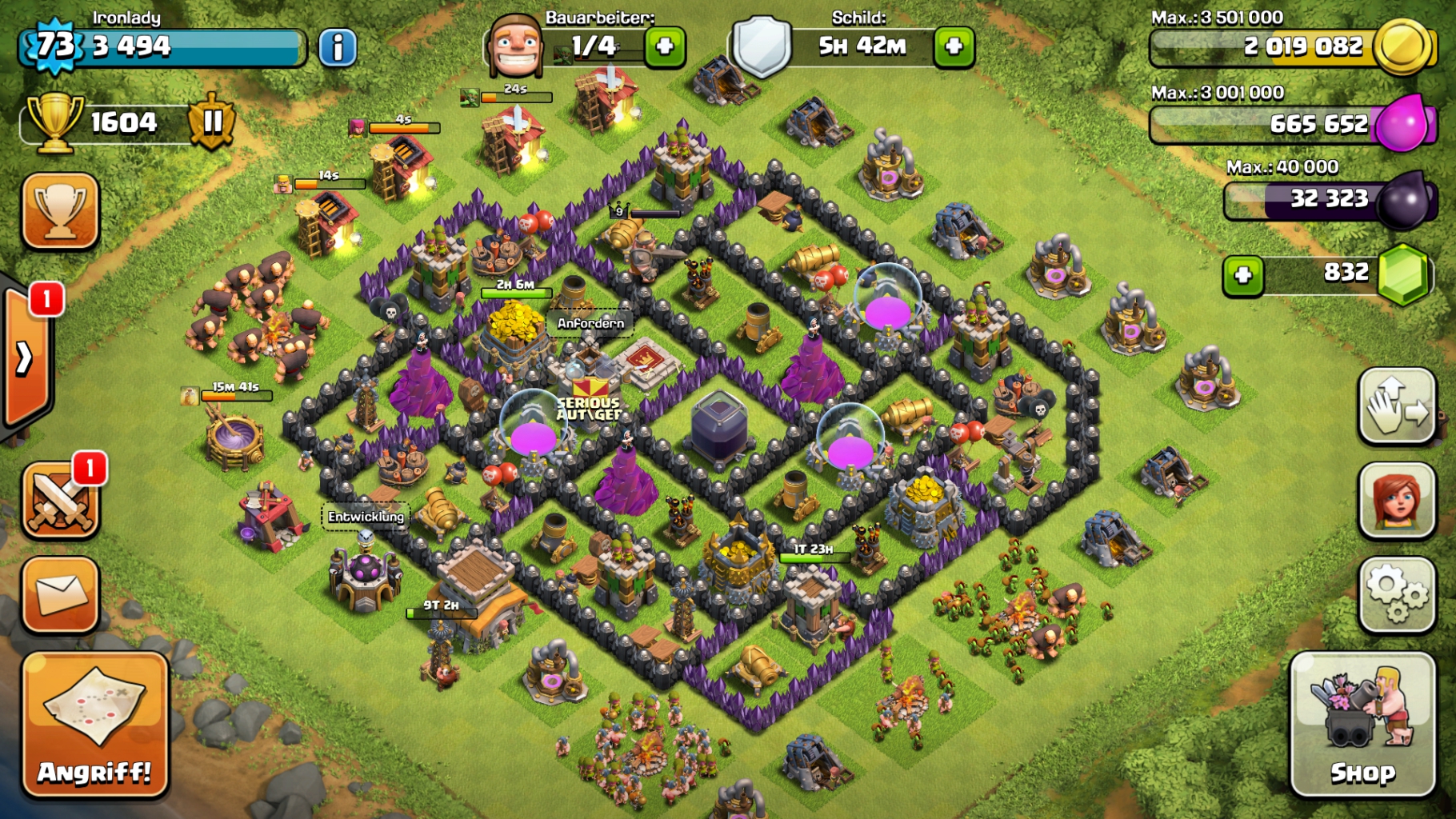Open the Angriff! attack map button

95,725
